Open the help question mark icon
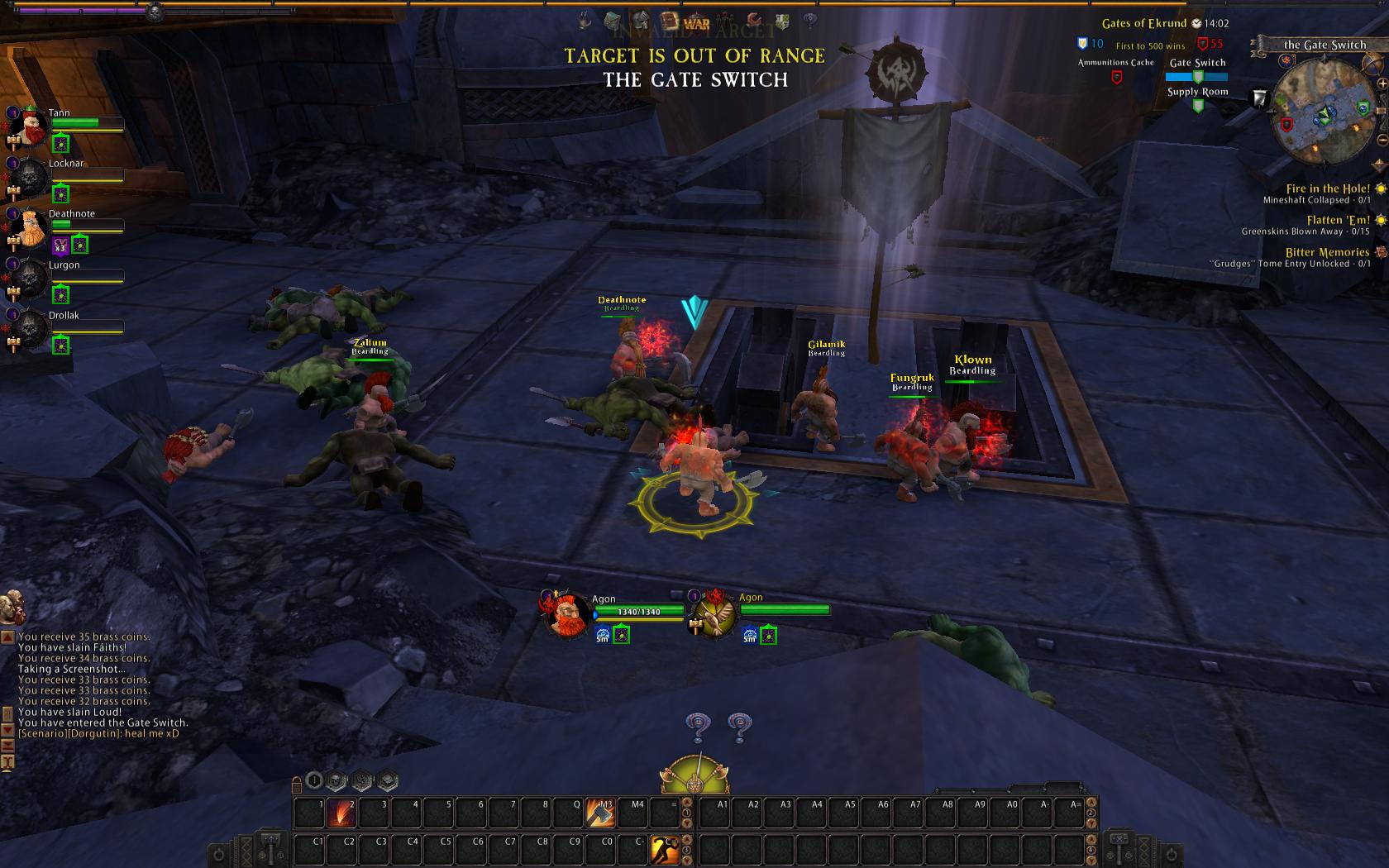Image resolution: width=1389 pixels, height=868 pixels. 811,21
